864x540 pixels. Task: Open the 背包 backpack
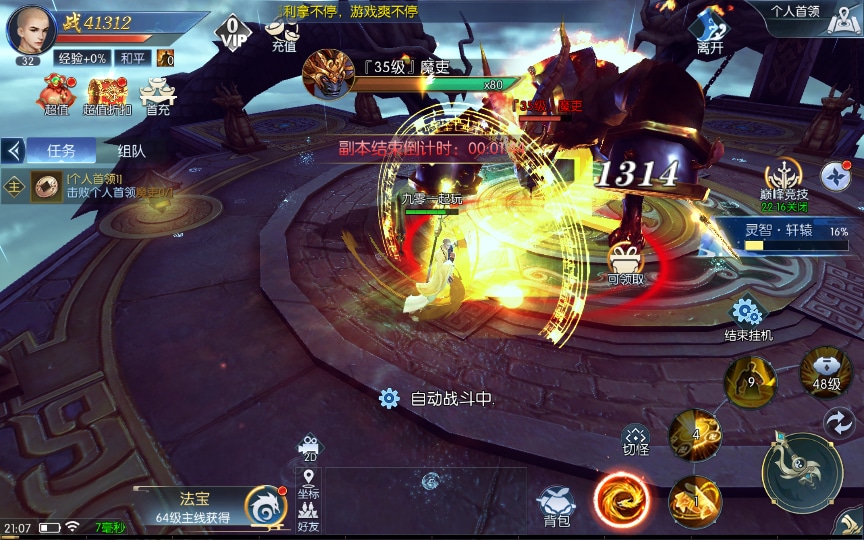tap(557, 505)
